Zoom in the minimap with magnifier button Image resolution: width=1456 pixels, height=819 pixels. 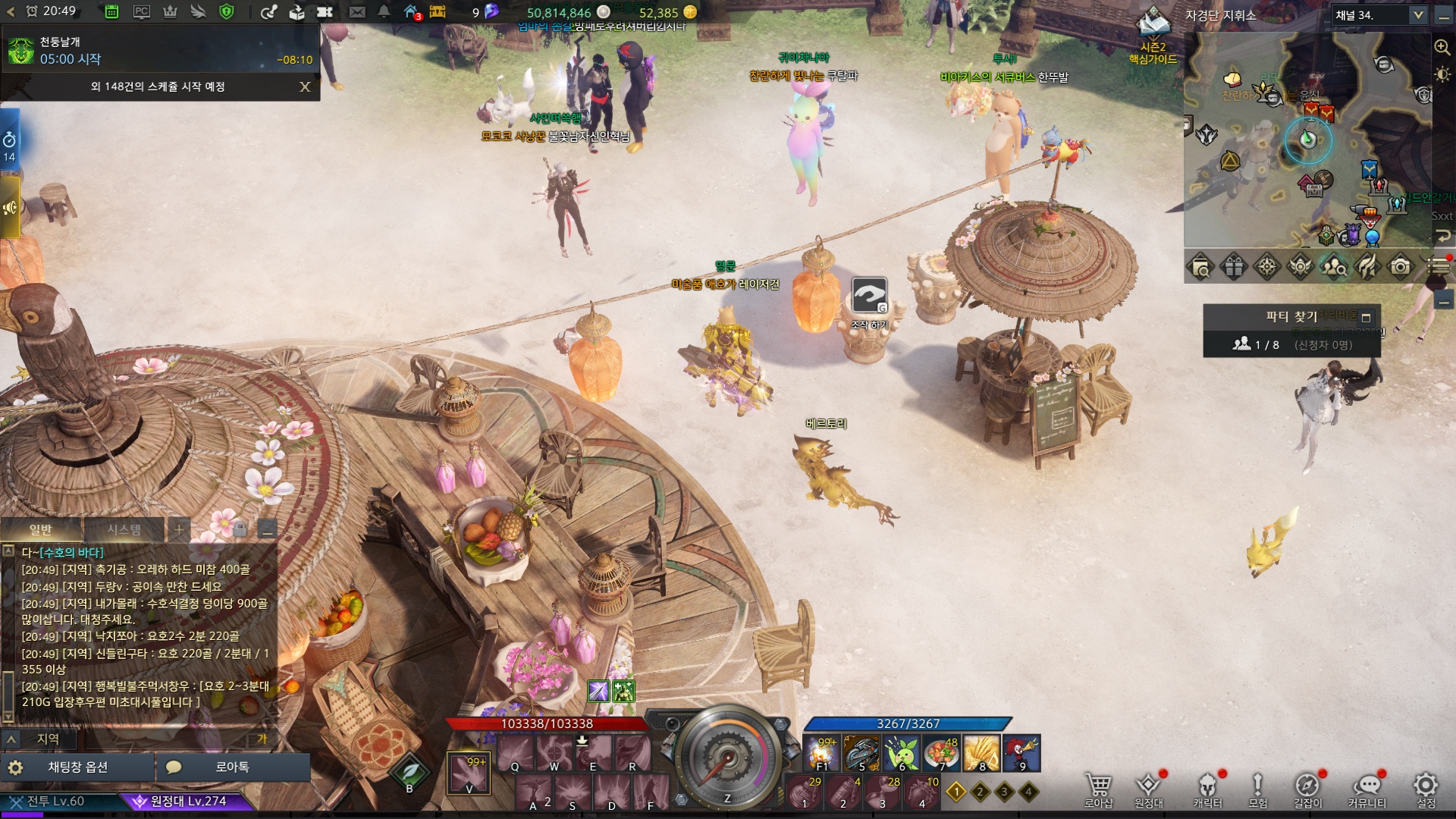coord(1442,47)
